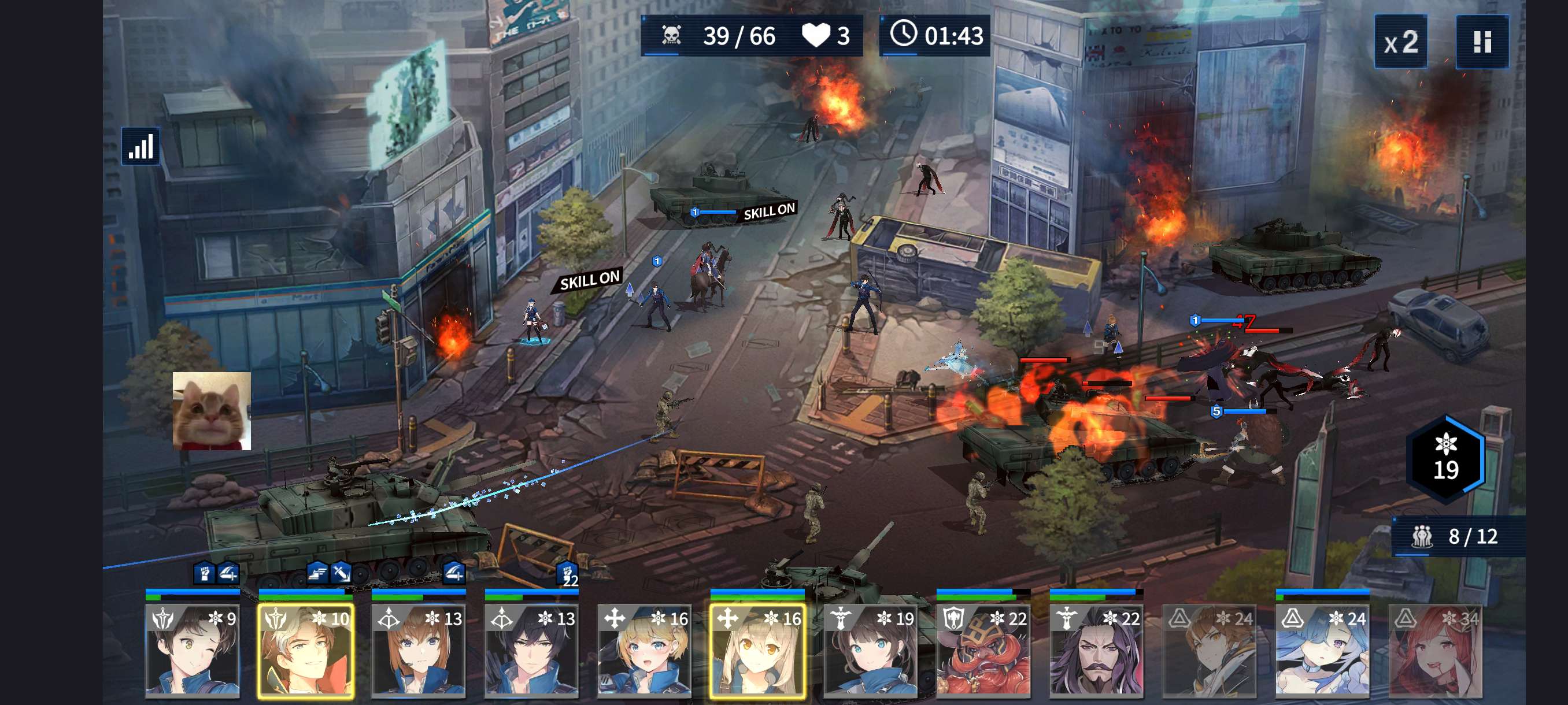Pick the dark-haired man card costing 13
1568x705 pixels.
coord(531,650)
